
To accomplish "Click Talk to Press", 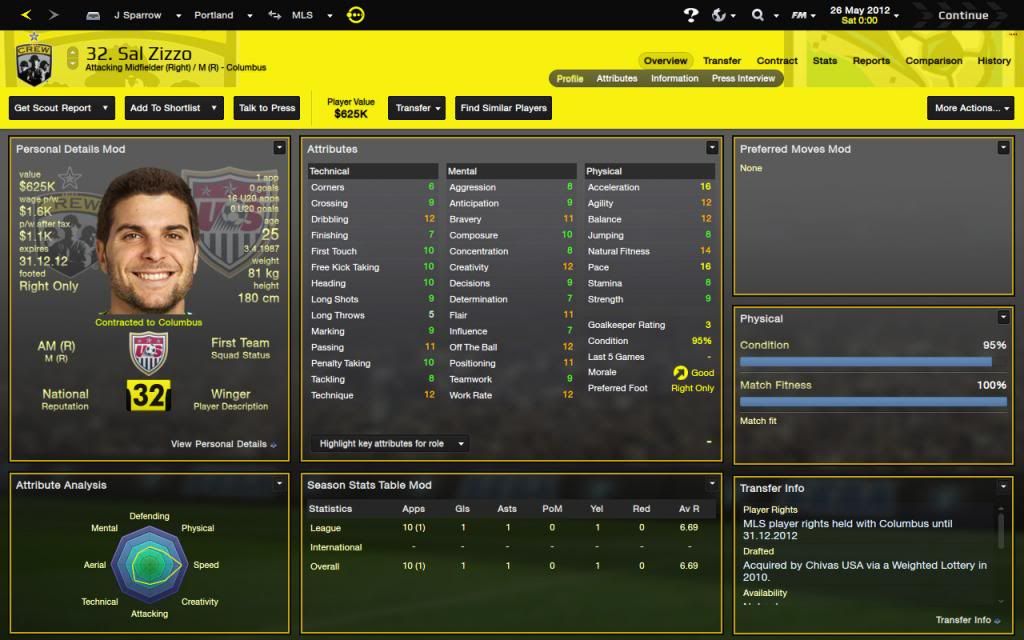I will 267,108.
